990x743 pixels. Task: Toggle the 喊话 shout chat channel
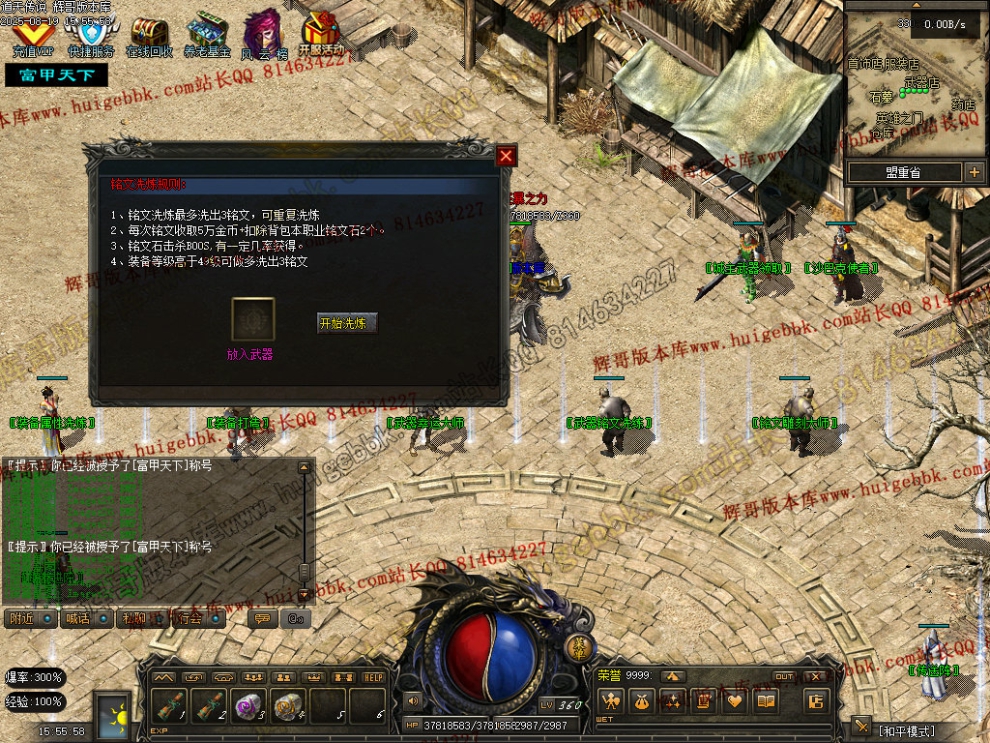(x=86, y=618)
